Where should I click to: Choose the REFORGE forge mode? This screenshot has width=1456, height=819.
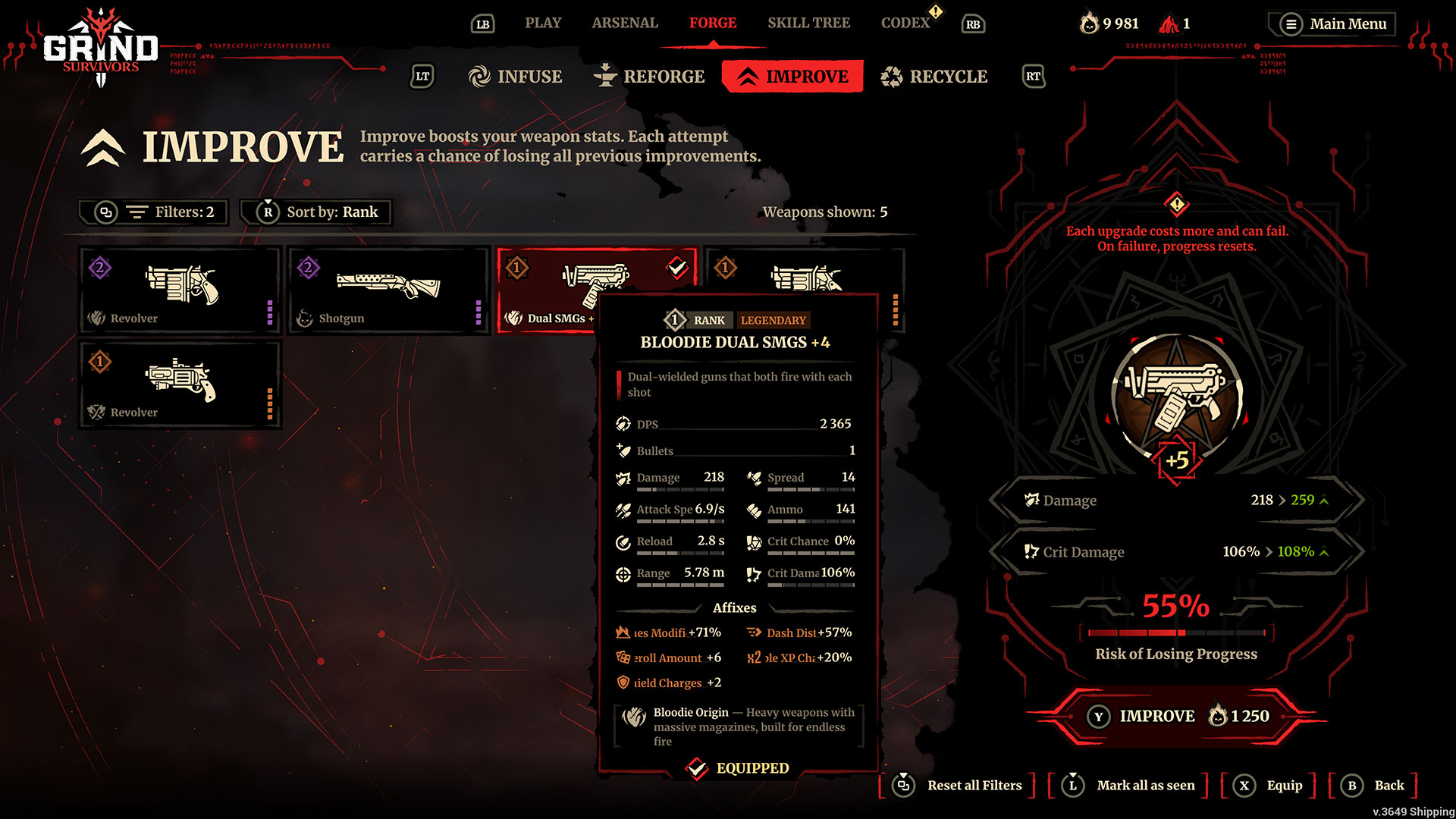(649, 77)
